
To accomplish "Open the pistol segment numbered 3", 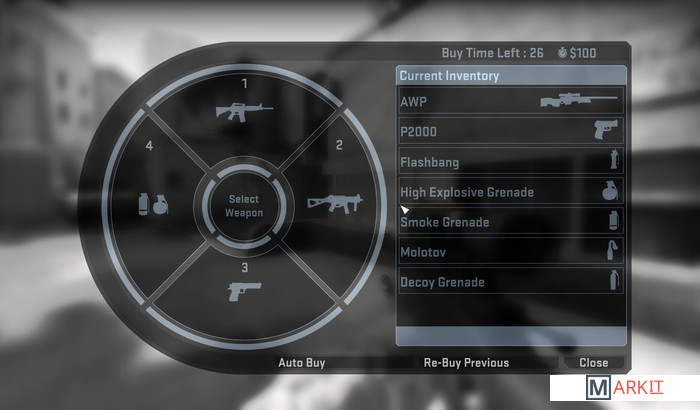I will pos(244,290).
